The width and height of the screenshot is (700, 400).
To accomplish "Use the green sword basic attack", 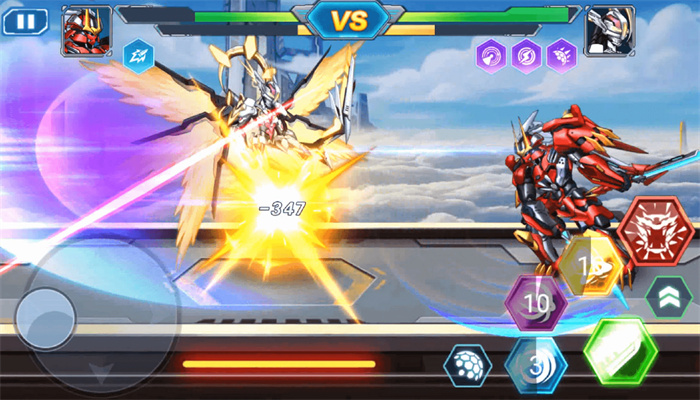I will click(x=620, y=351).
